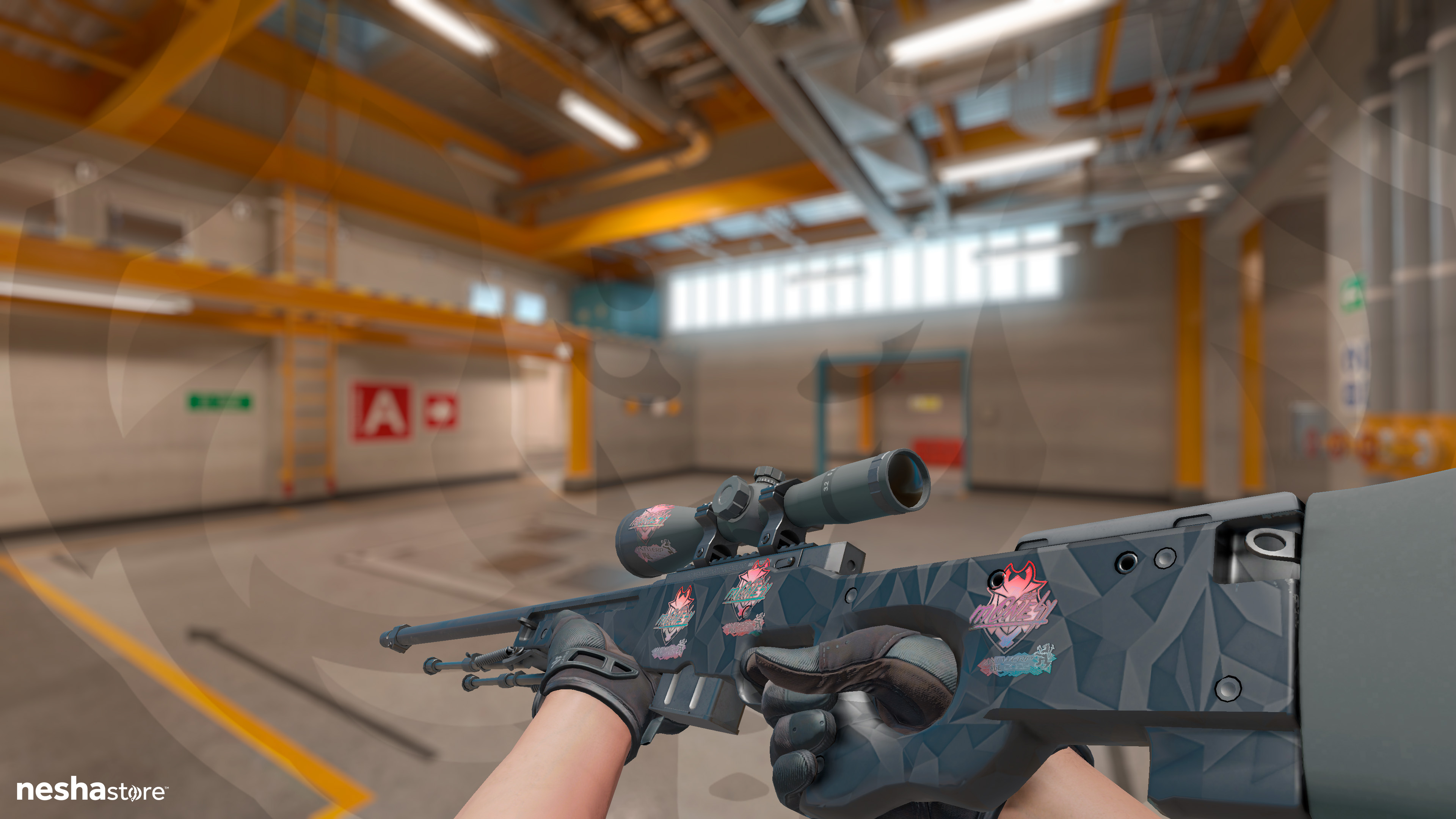Click the neshastore logo watermark
The height and width of the screenshot is (819, 1456).
91,789
